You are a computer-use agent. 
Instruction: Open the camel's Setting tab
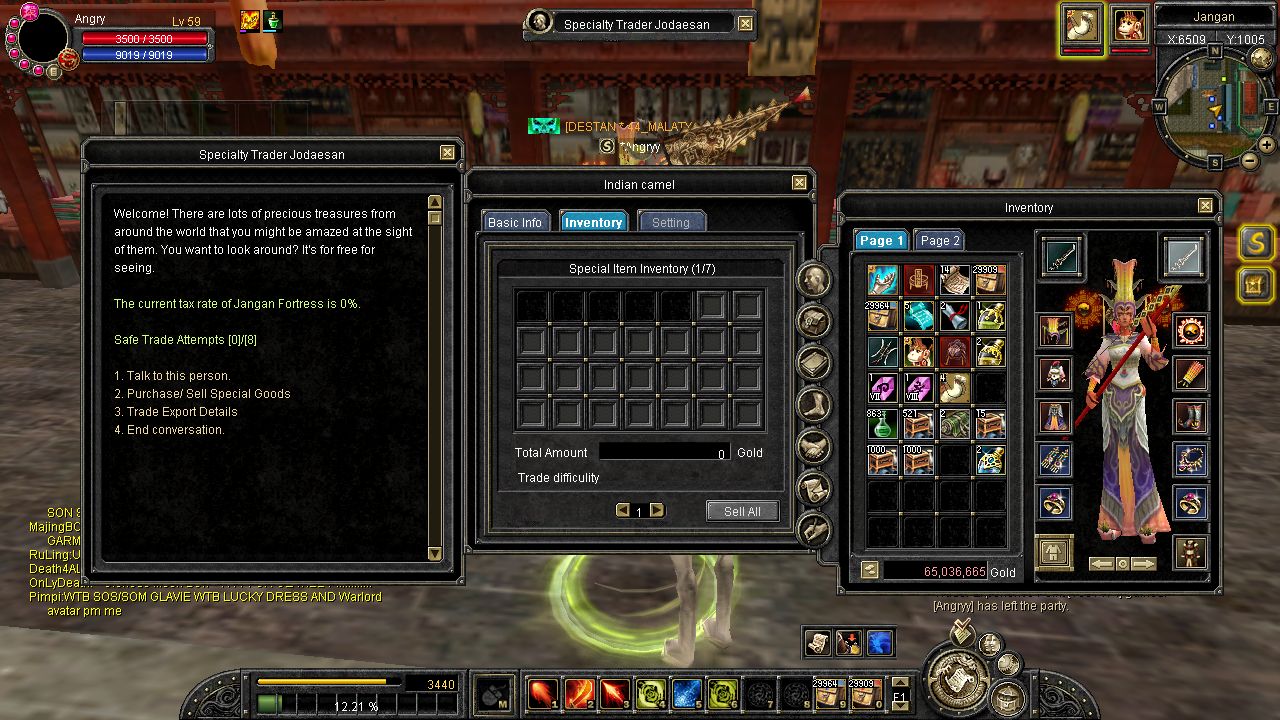click(671, 222)
